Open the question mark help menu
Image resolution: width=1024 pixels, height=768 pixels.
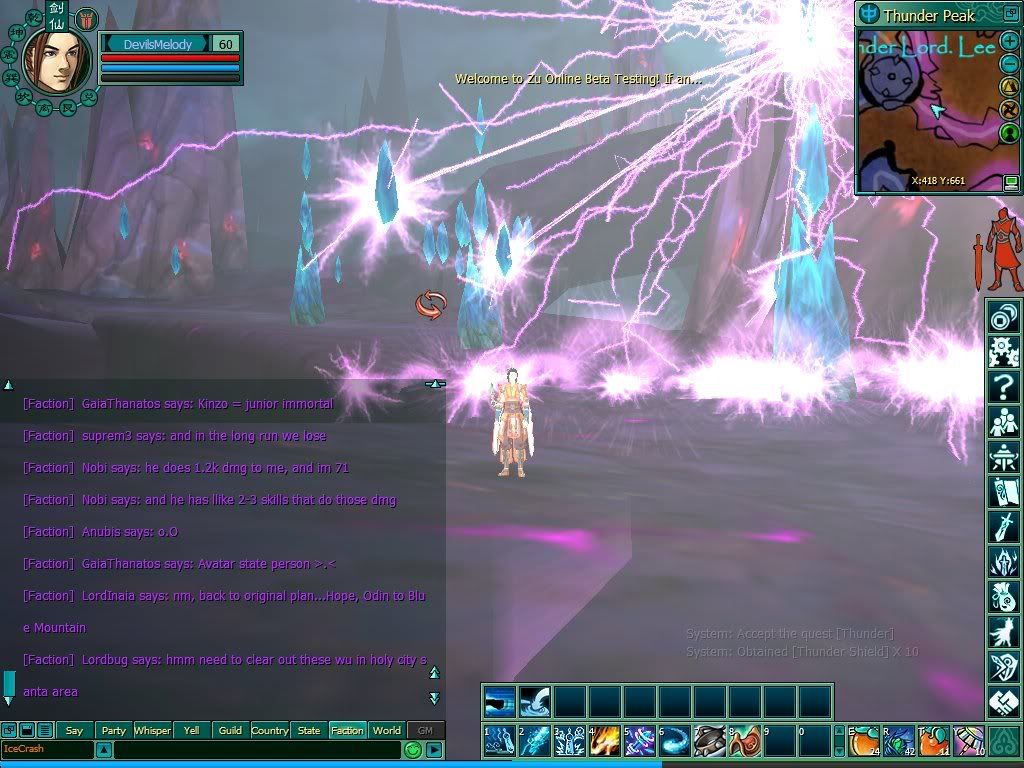pos(1003,386)
